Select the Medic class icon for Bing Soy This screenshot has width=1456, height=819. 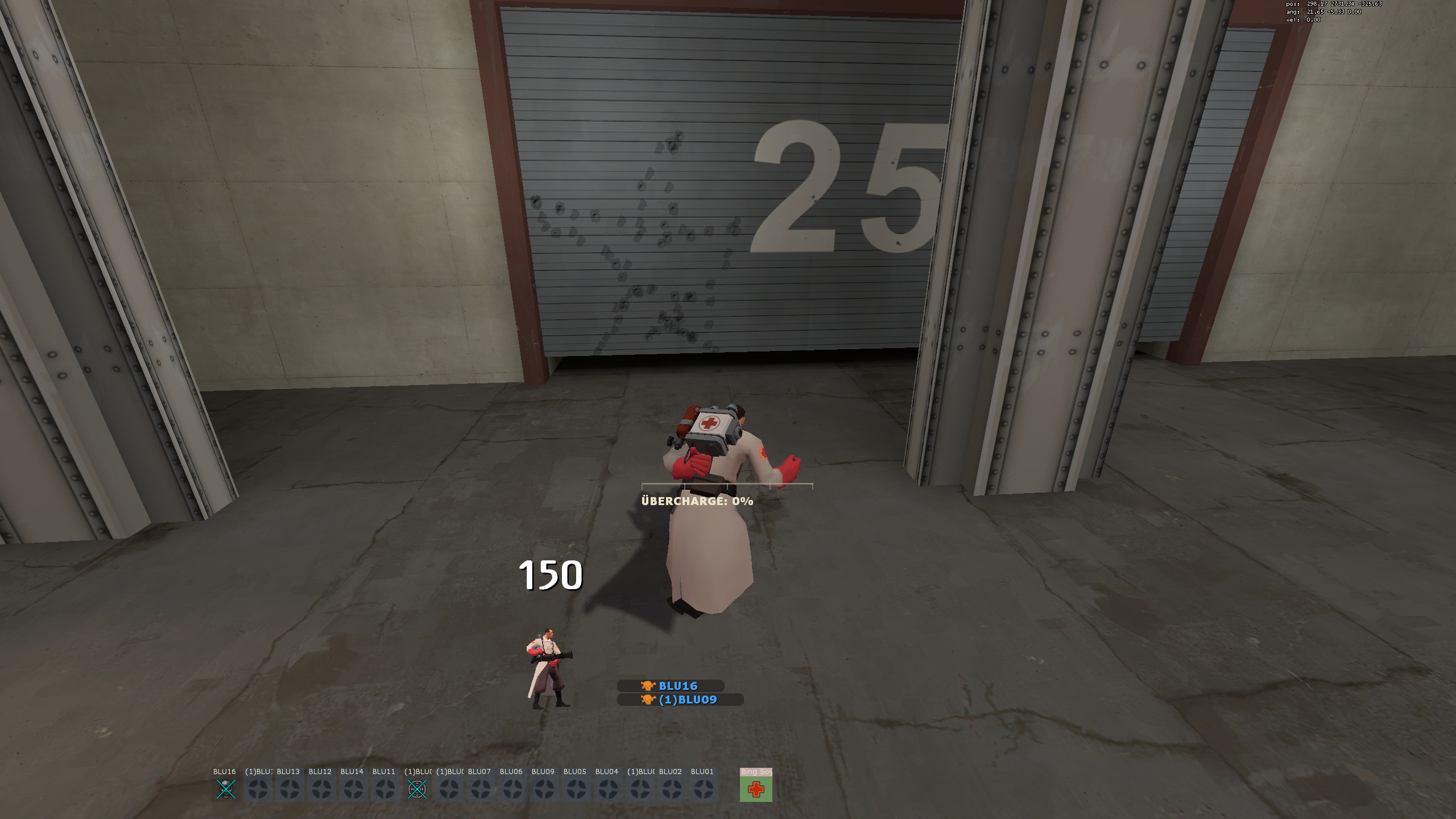click(x=756, y=791)
